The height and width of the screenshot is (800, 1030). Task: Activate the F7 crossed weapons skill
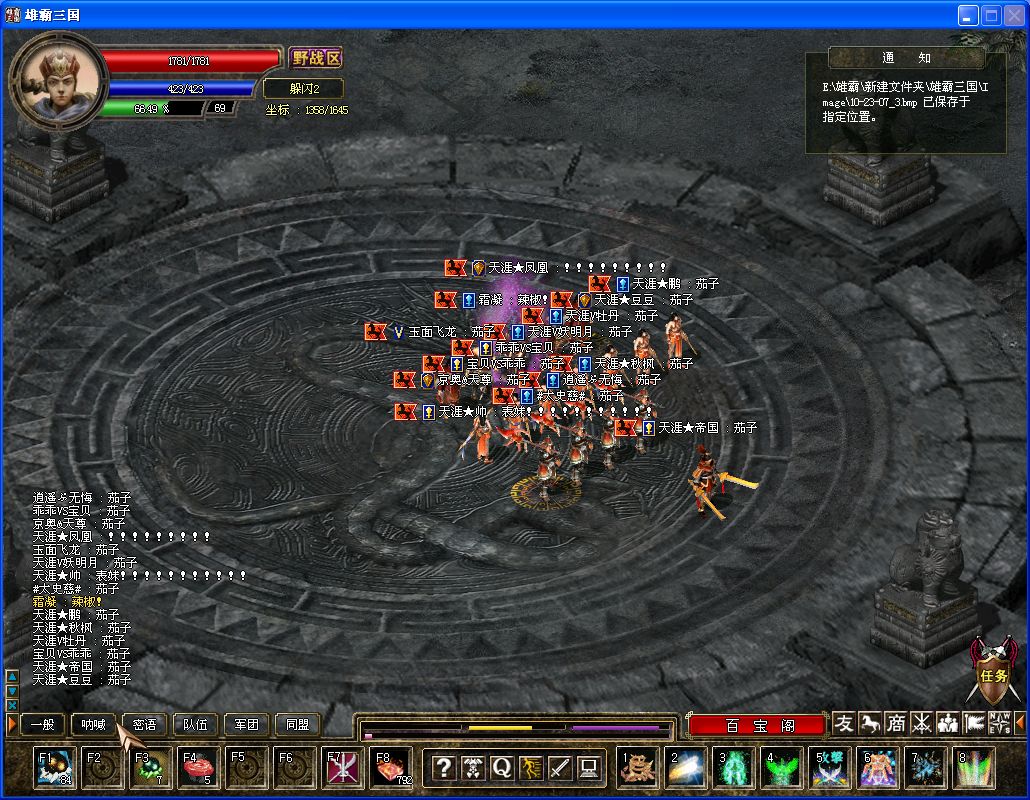pyautogui.click(x=342, y=768)
